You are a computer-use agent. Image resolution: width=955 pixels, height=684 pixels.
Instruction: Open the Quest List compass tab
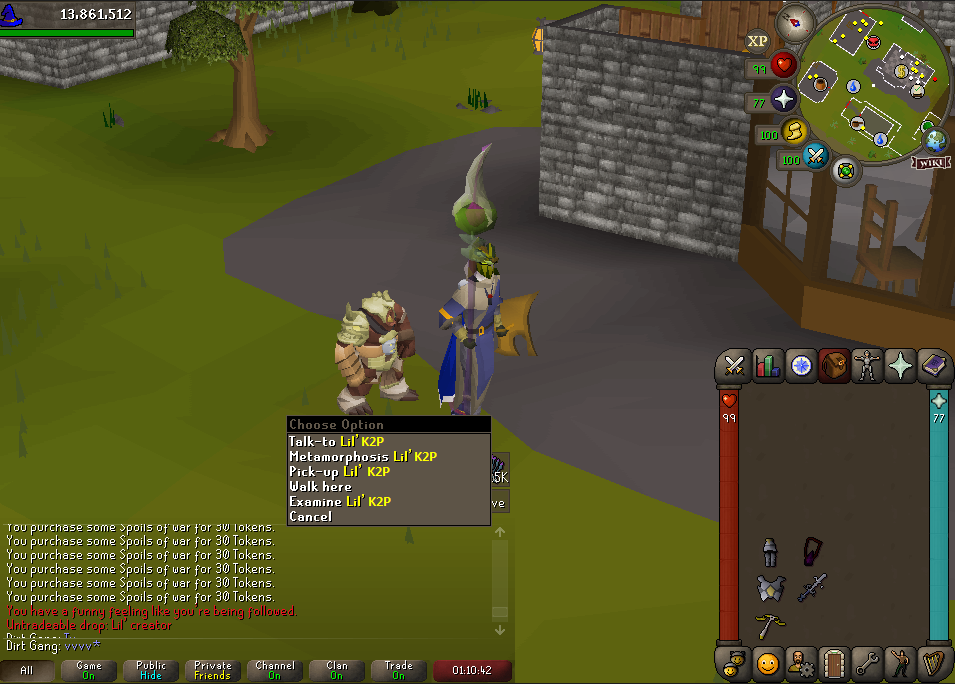801,366
